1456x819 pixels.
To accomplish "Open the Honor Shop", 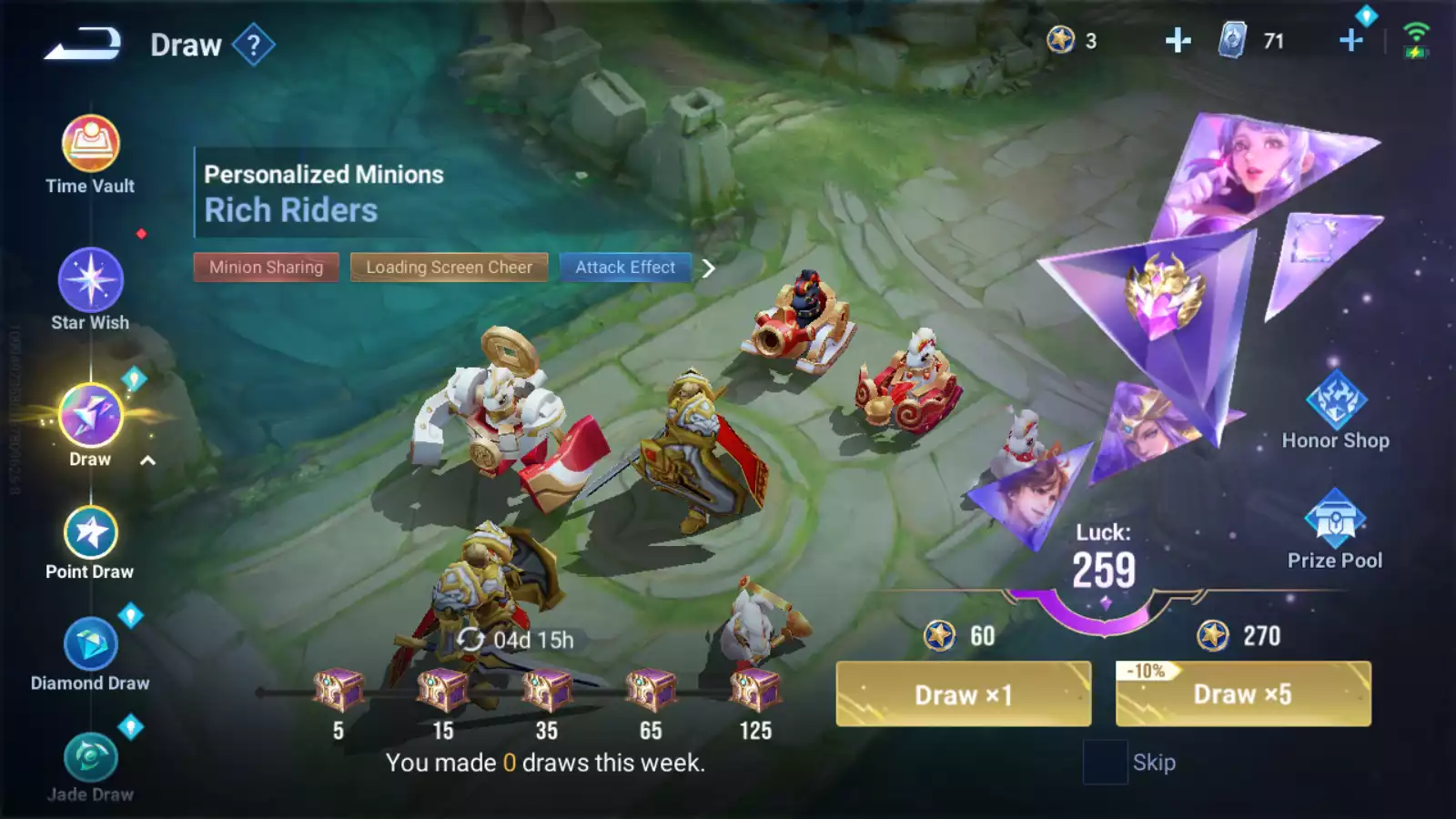I will pyautogui.click(x=1335, y=411).
